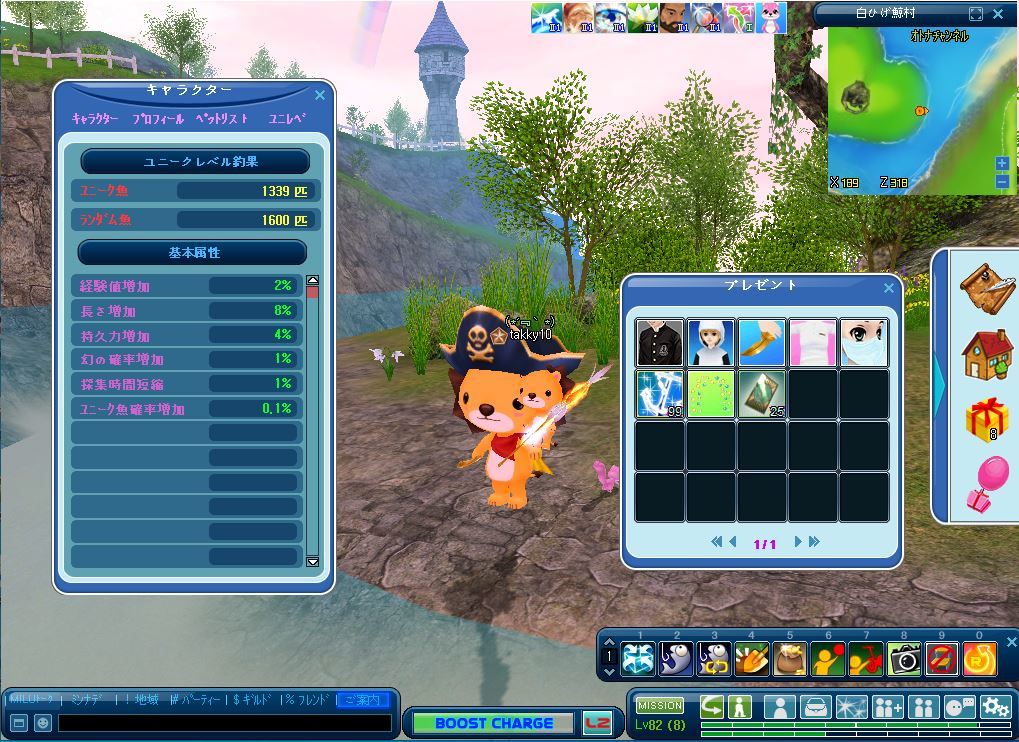This screenshot has height=742, width=1019.
Task: Choose the card item with count 25
Action: click(762, 394)
